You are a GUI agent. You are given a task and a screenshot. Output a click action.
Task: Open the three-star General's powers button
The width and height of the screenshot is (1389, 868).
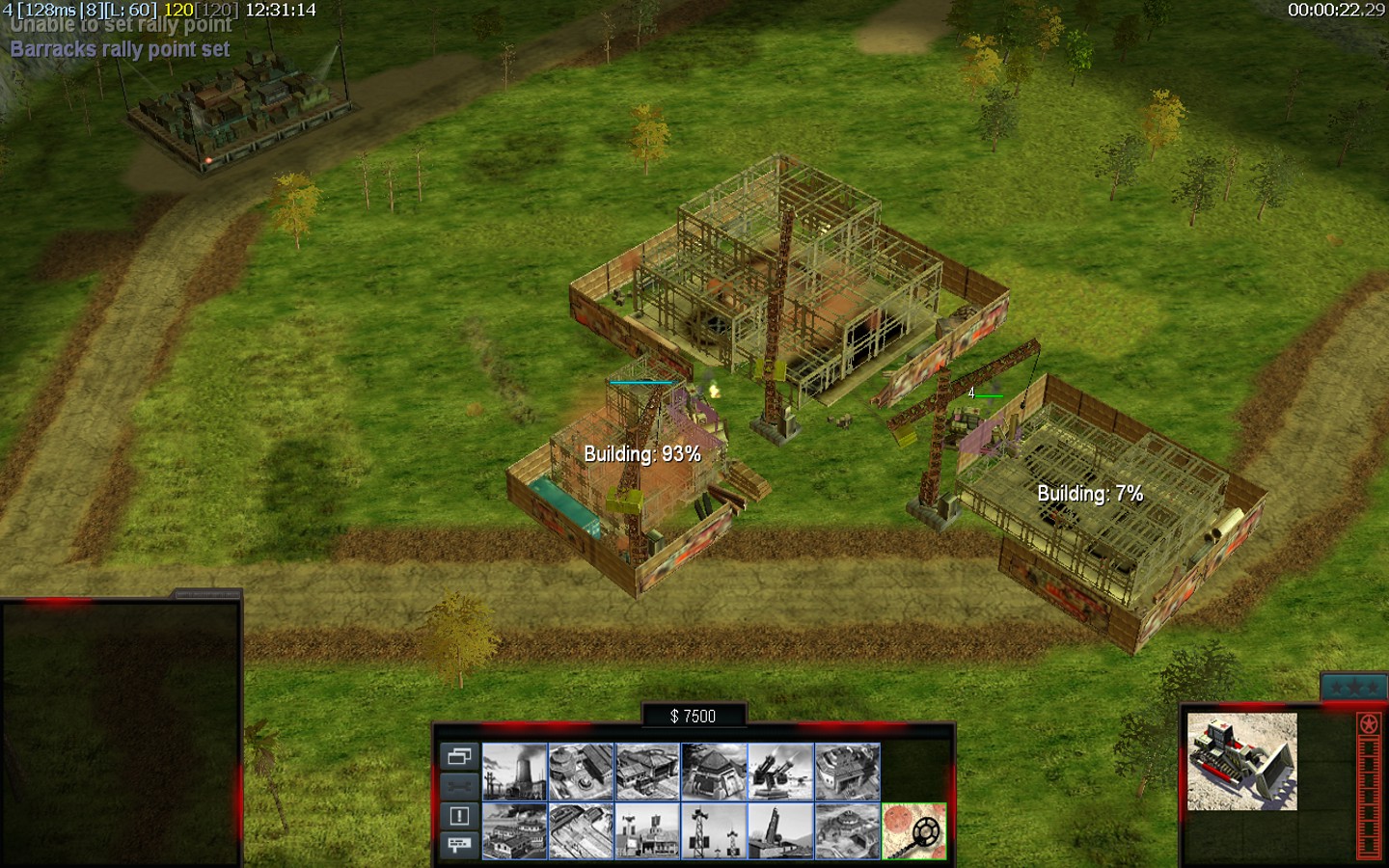(1353, 688)
